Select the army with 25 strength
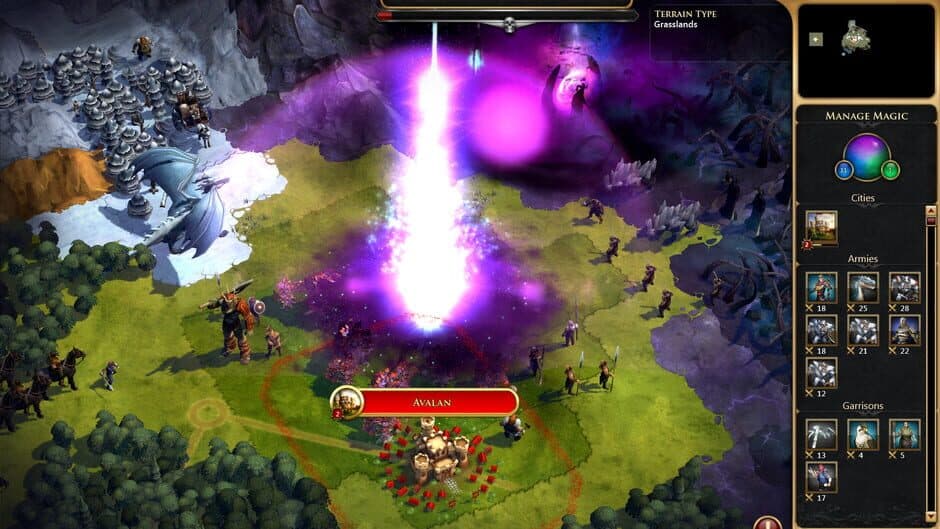Viewport: 940px width, 529px height. 863,287
